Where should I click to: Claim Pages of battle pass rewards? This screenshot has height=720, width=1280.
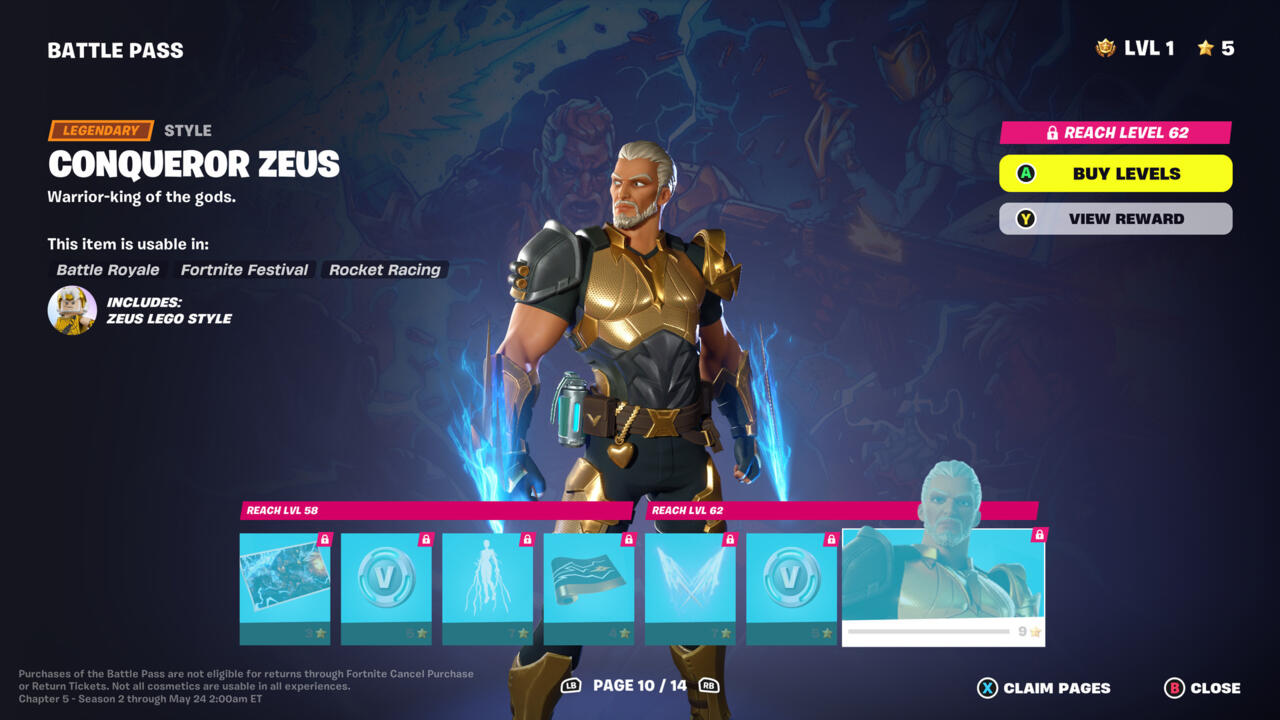(1044, 688)
